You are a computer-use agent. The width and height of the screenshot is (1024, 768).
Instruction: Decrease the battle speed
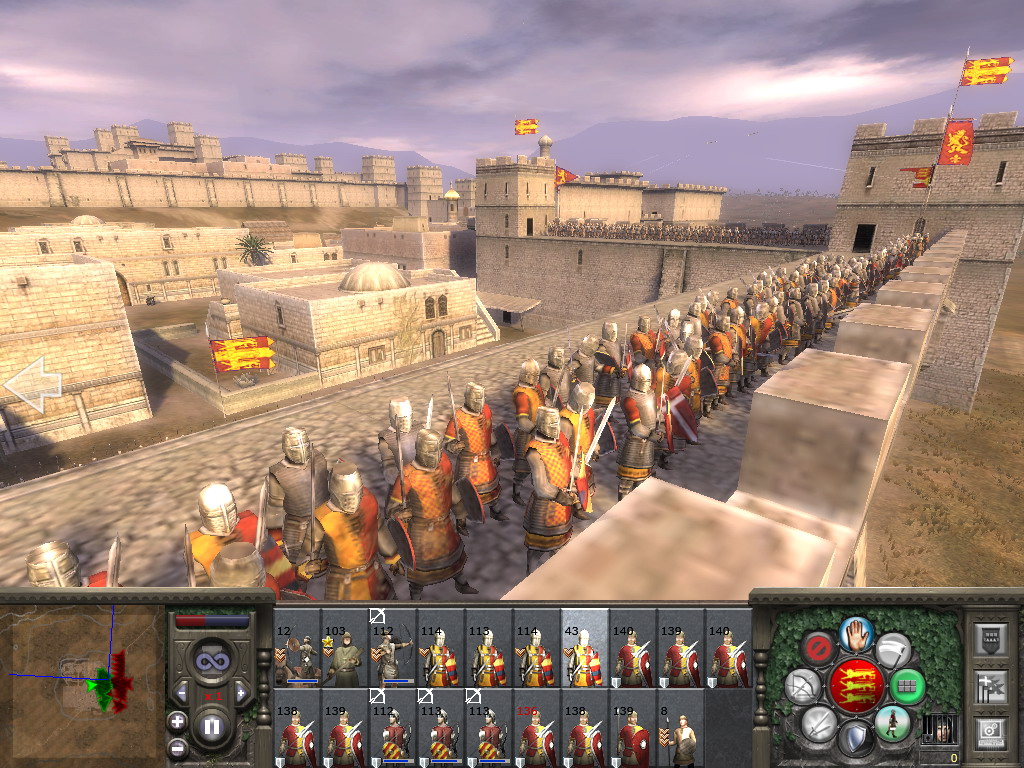tap(181, 693)
